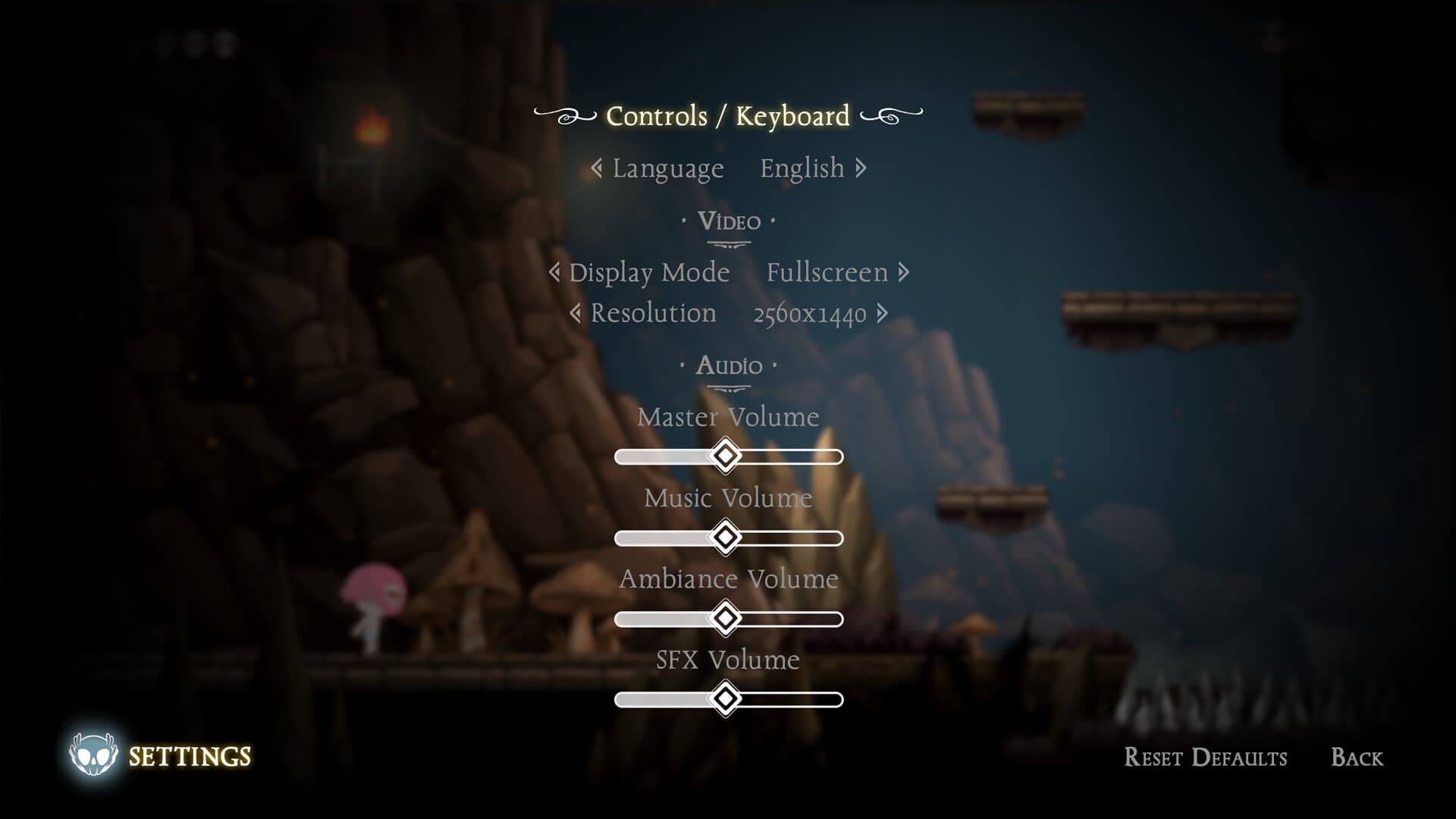The width and height of the screenshot is (1456, 819).
Task: Select the Audio section header
Action: coord(730,366)
